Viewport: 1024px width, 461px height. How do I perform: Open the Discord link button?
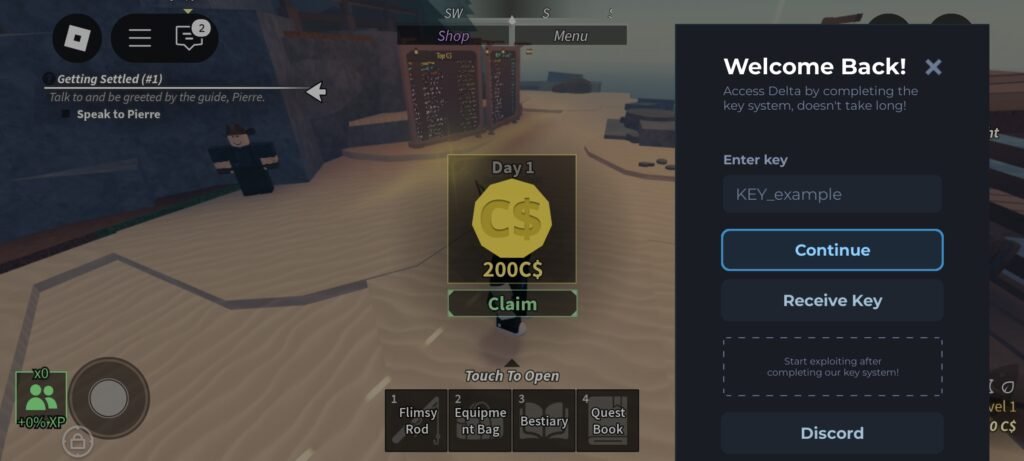click(832, 433)
